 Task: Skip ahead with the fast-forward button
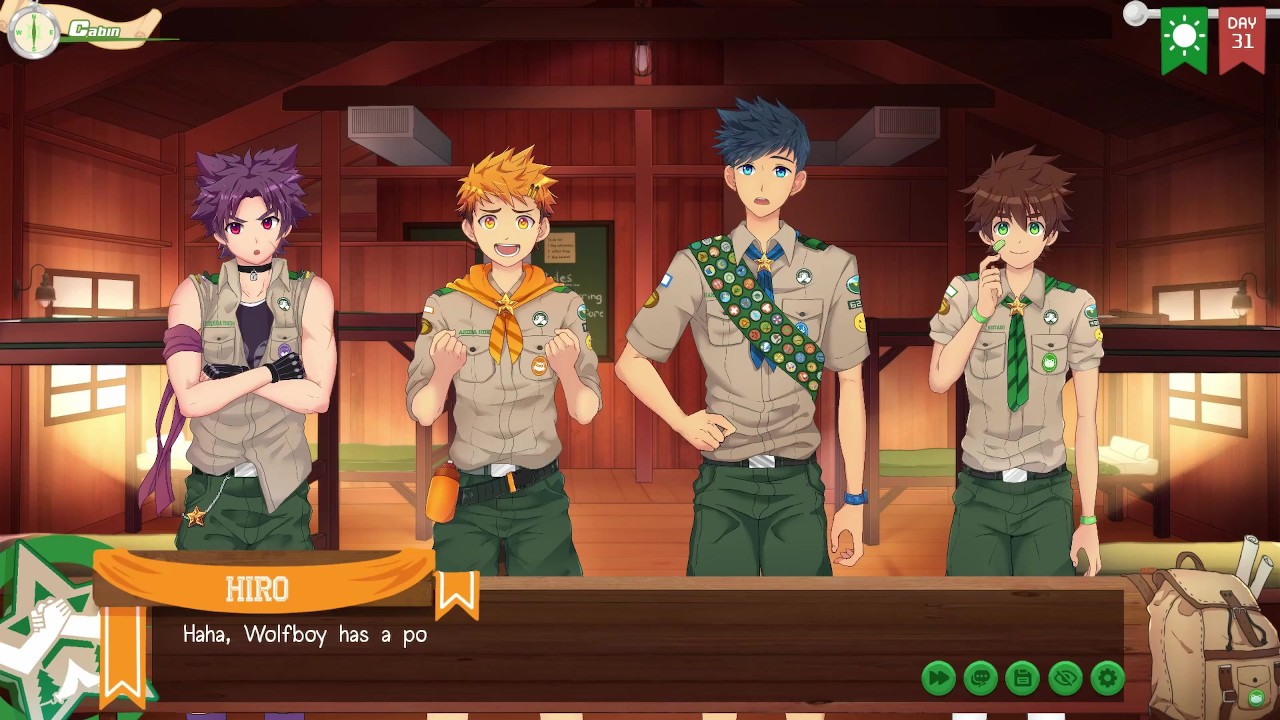[938, 678]
